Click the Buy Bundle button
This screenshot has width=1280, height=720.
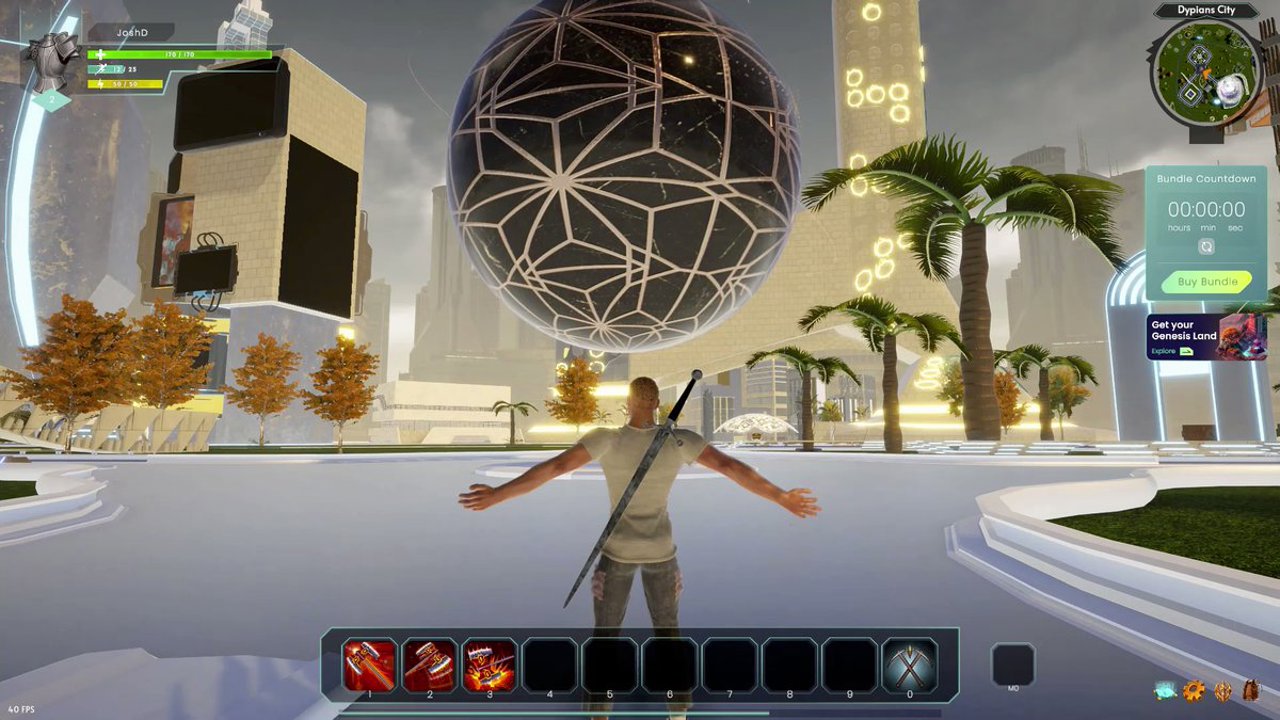click(x=1207, y=282)
